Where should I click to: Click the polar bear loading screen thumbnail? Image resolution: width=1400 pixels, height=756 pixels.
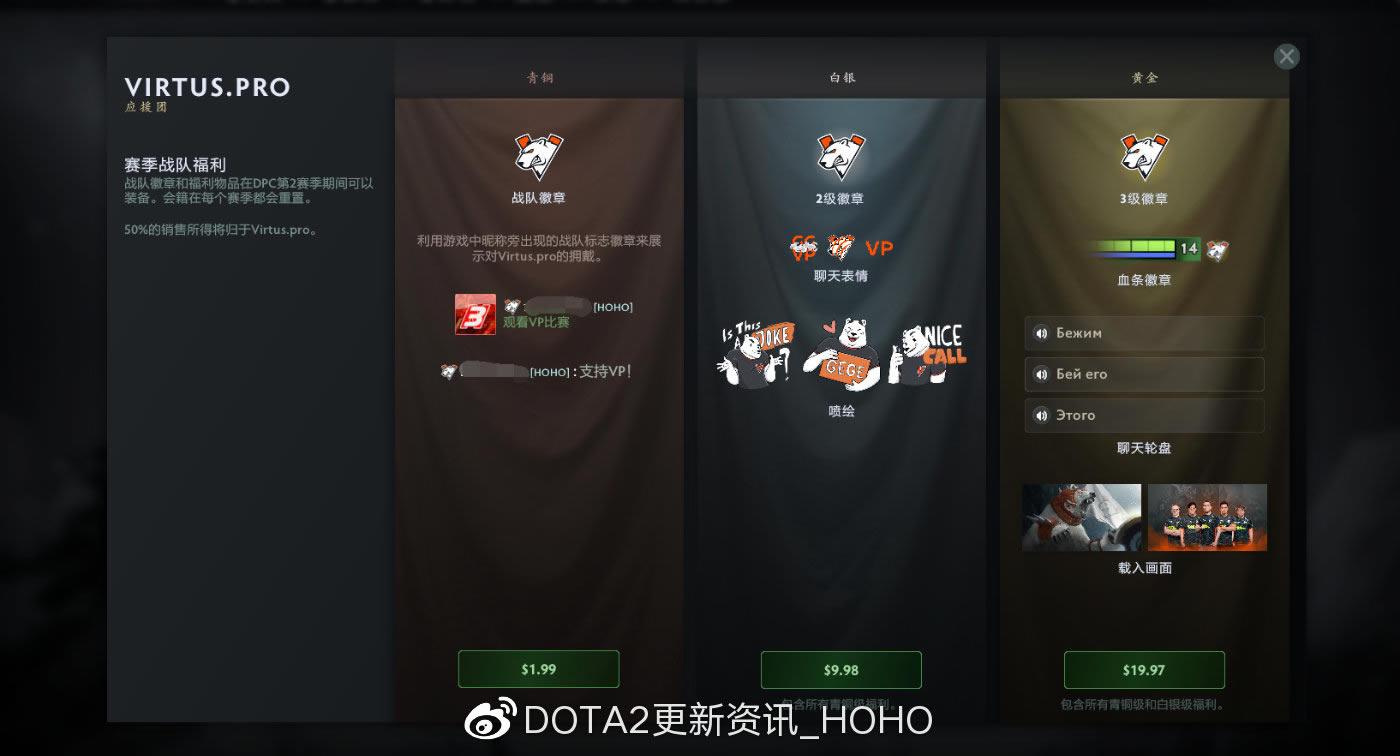pos(1081,516)
